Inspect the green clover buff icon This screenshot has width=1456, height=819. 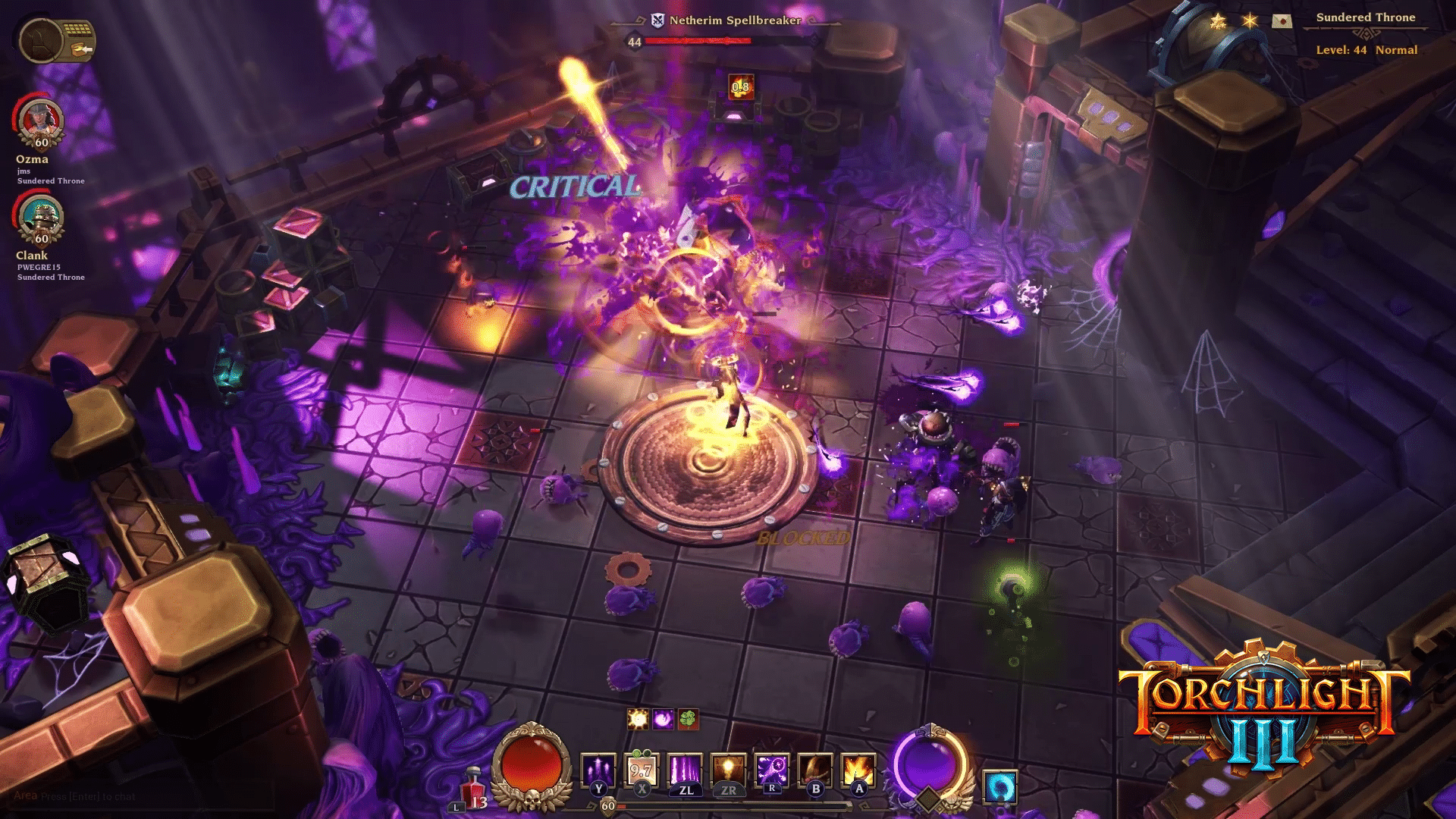(688, 719)
